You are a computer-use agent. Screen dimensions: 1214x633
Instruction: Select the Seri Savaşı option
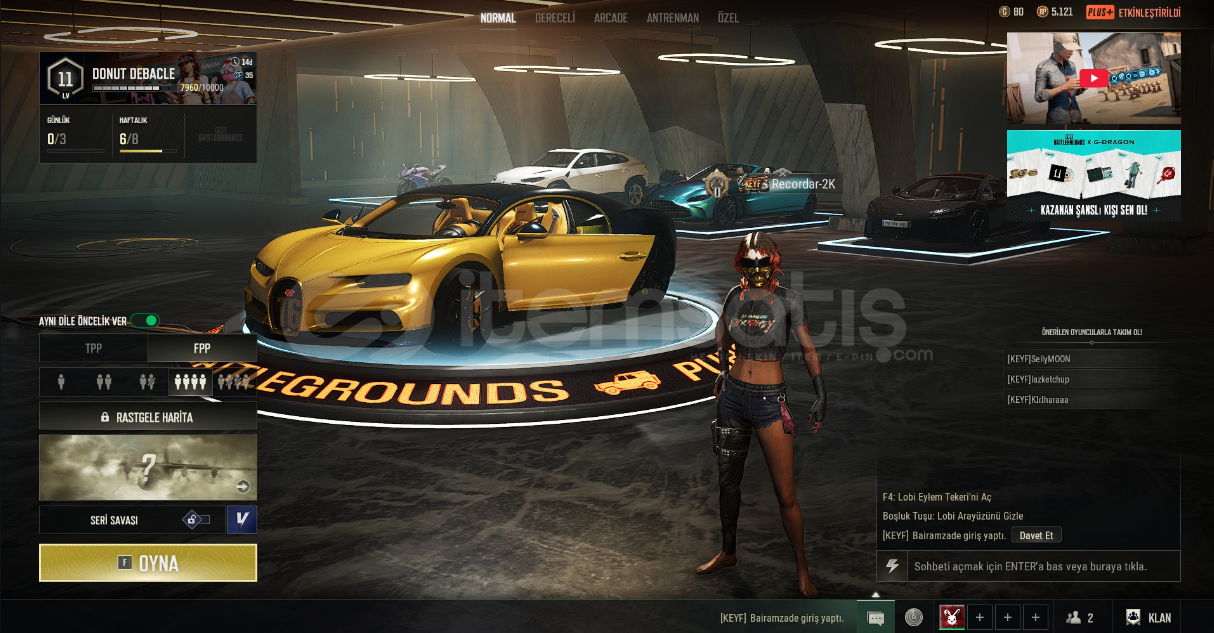click(x=114, y=520)
